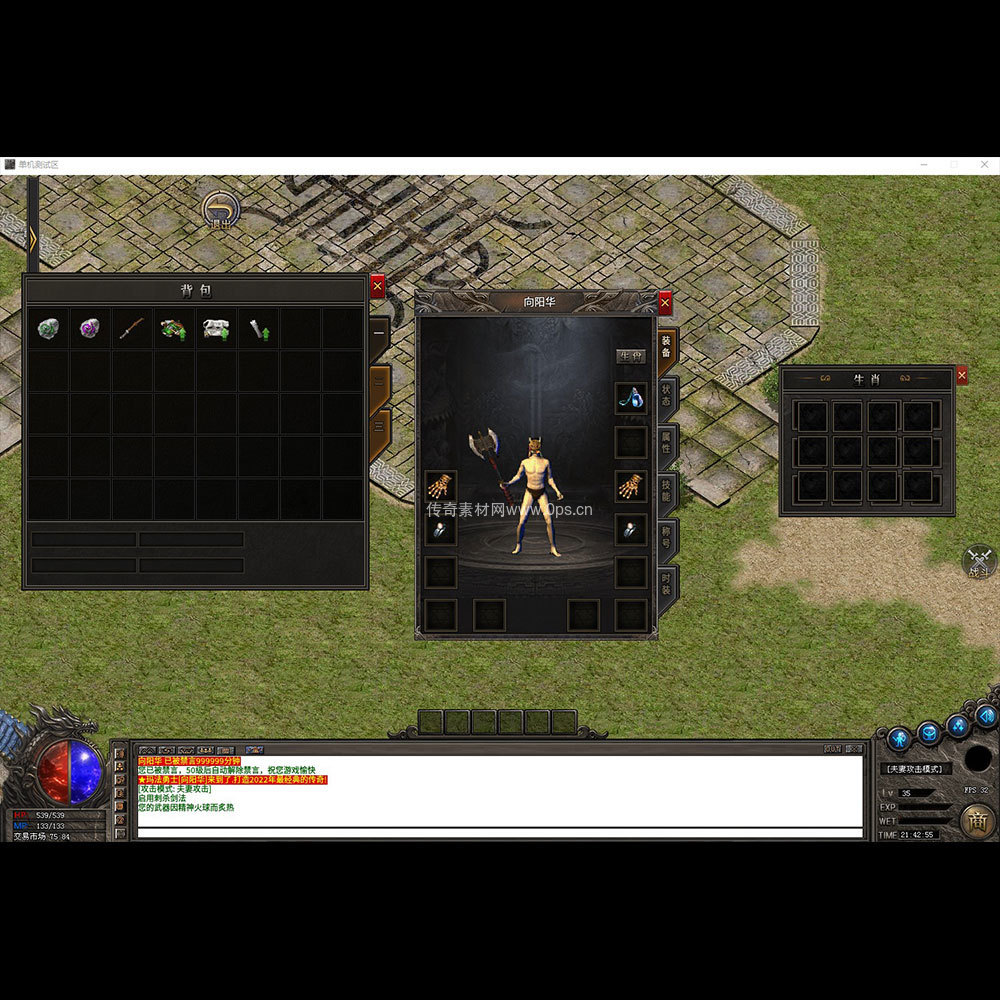
Task: Open the character icon in the blue orb
Action: pos(899,739)
